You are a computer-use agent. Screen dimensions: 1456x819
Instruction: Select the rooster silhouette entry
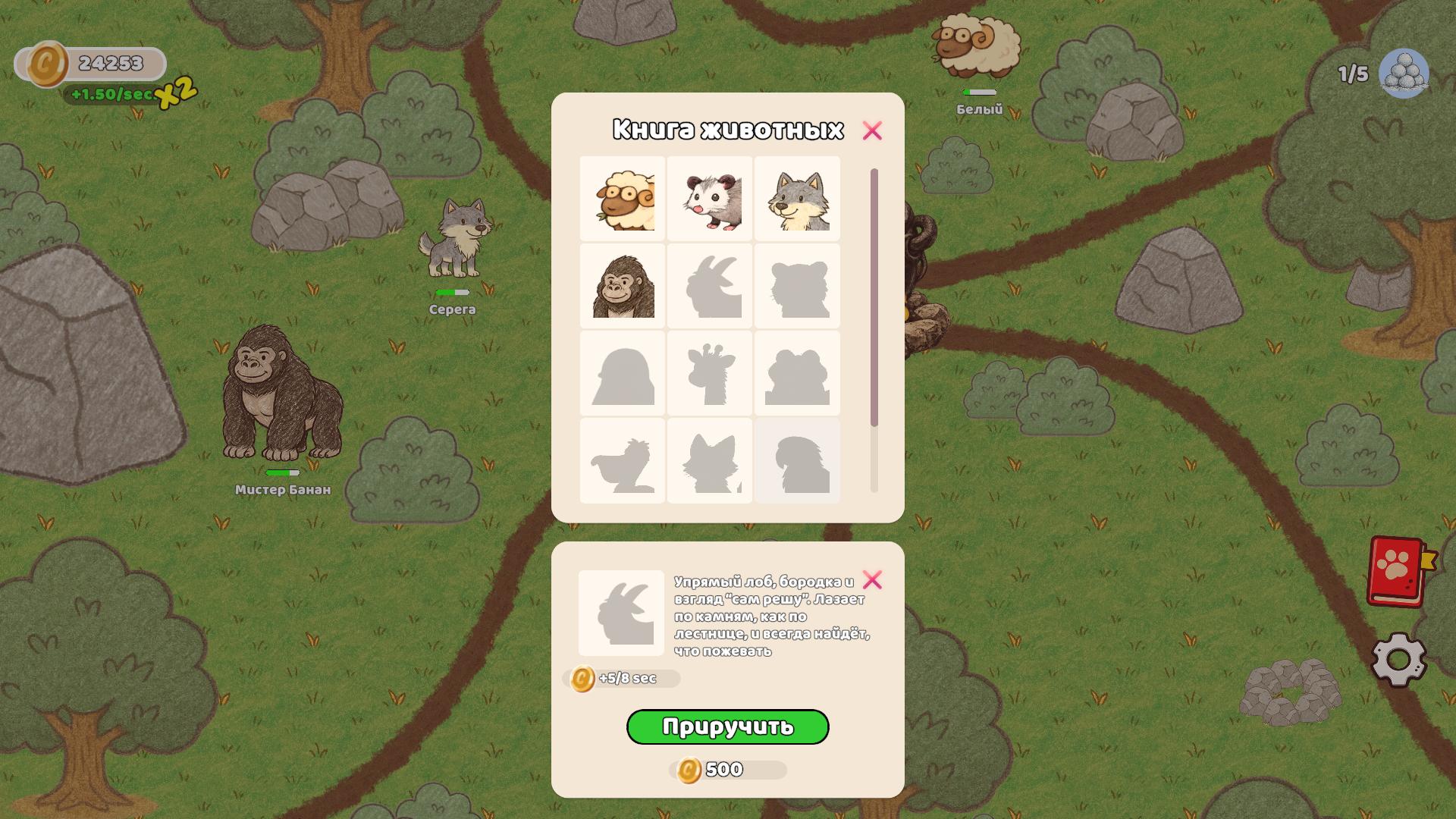[620, 460]
